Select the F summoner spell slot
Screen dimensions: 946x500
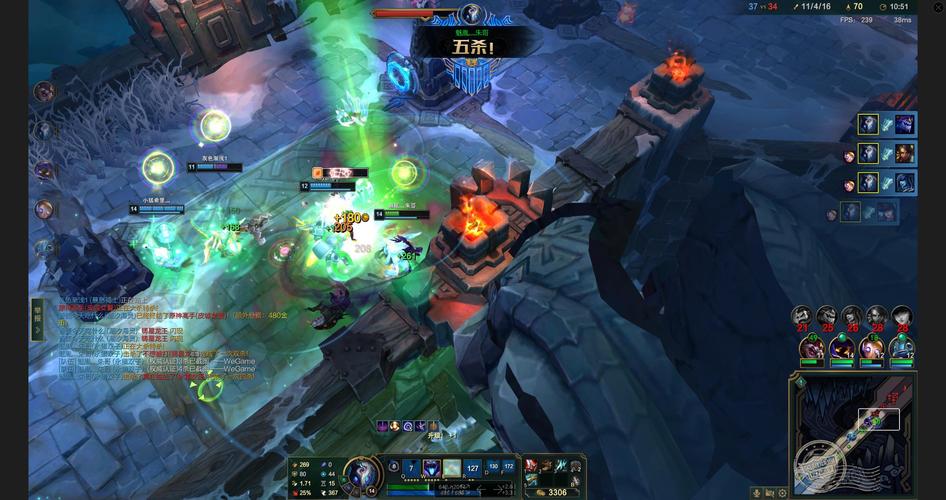click(508, 467)
